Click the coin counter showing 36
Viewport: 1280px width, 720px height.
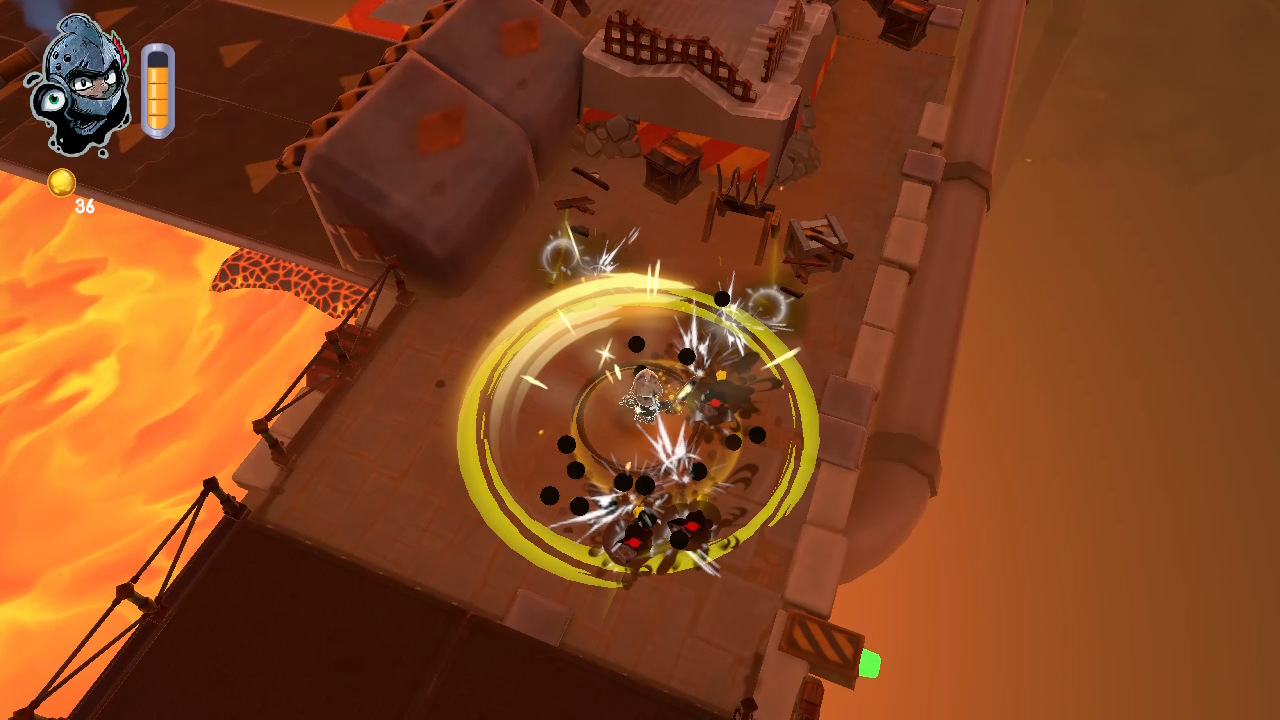[85, 207]
